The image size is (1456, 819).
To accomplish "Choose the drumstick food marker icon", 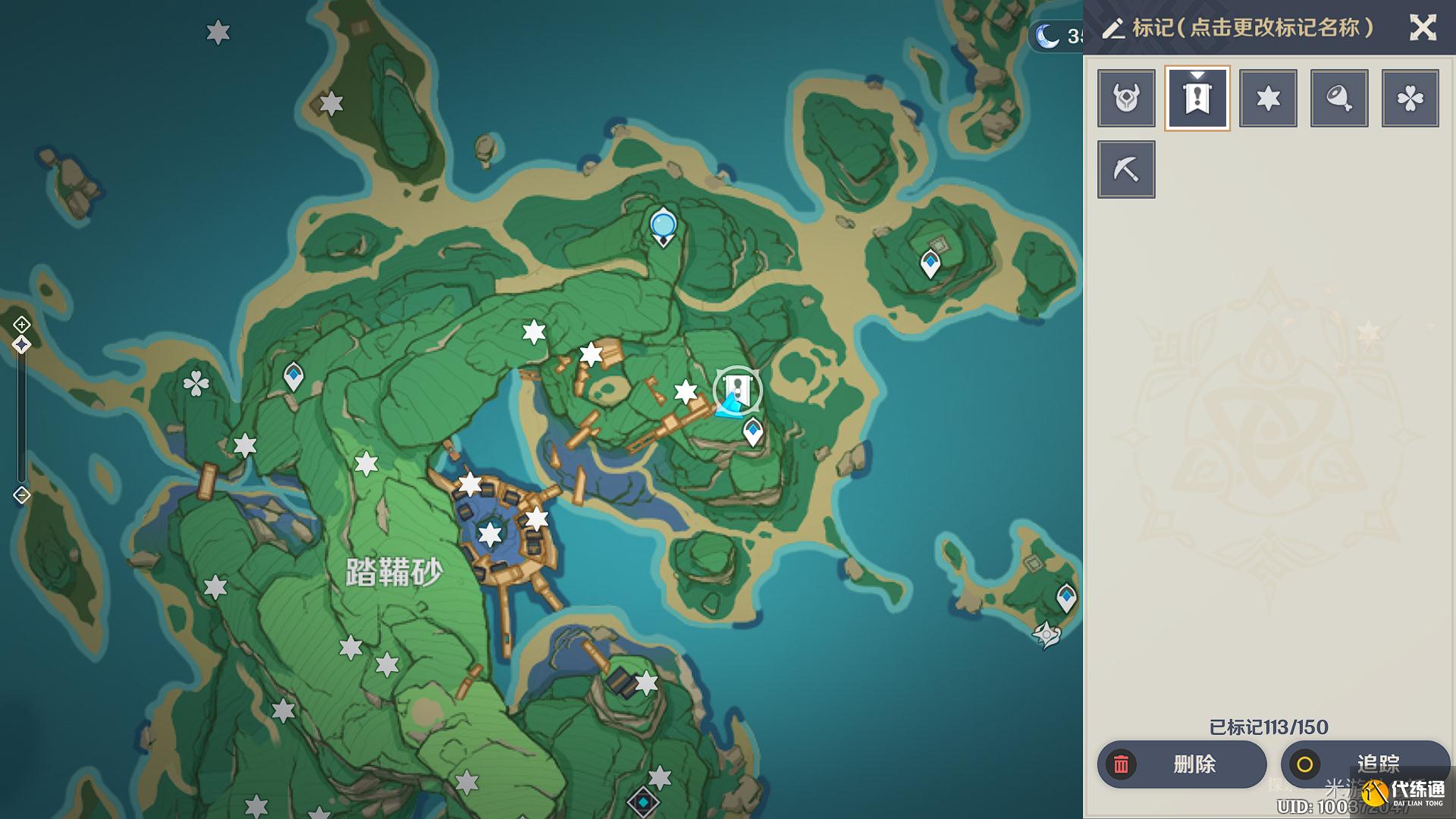I will tap(1339, 99).
